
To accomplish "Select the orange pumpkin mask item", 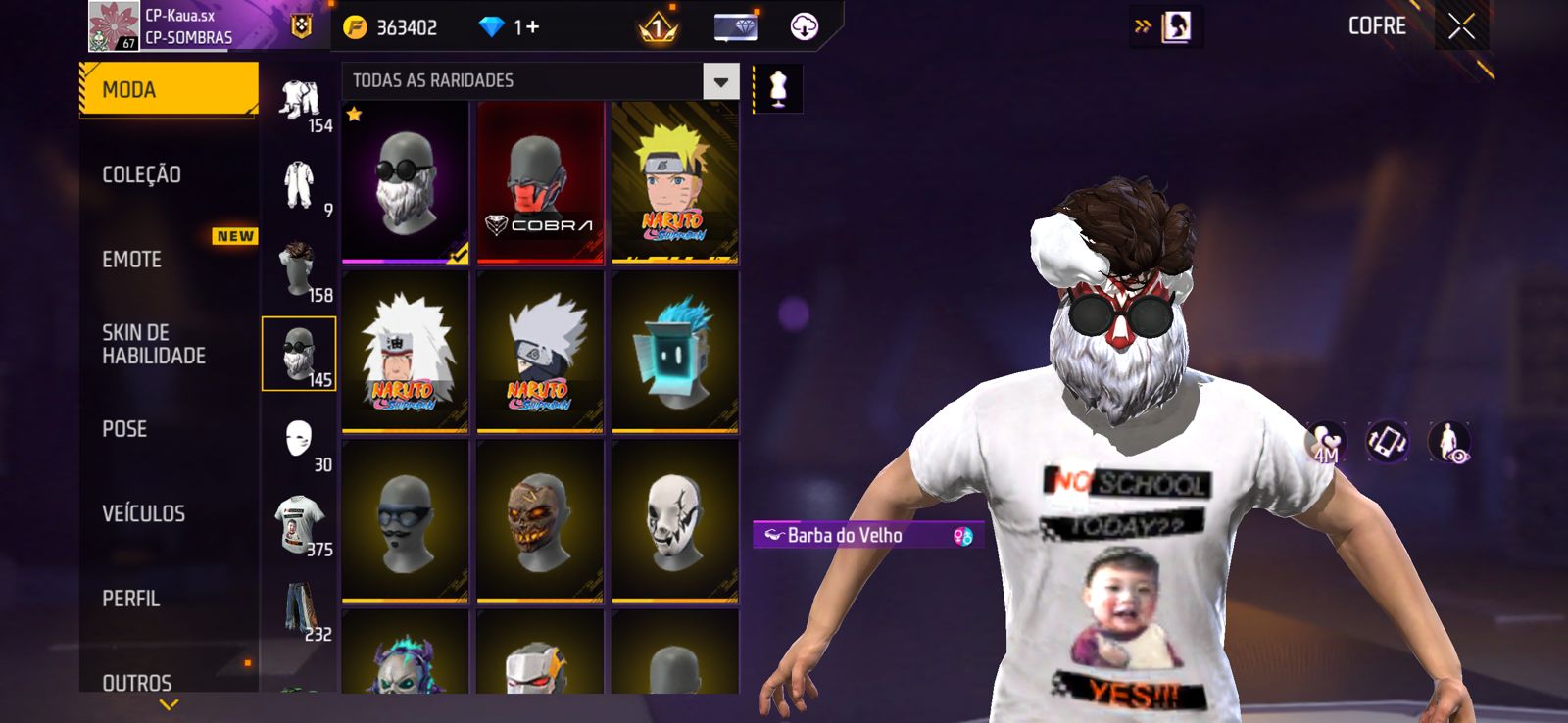I will click(540, 520).
